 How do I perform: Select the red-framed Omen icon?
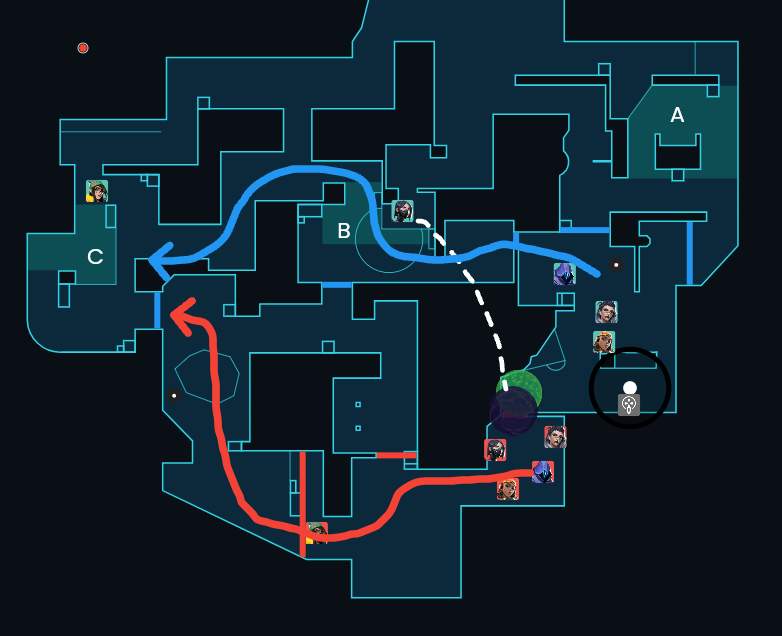click(x=543, y=472)
